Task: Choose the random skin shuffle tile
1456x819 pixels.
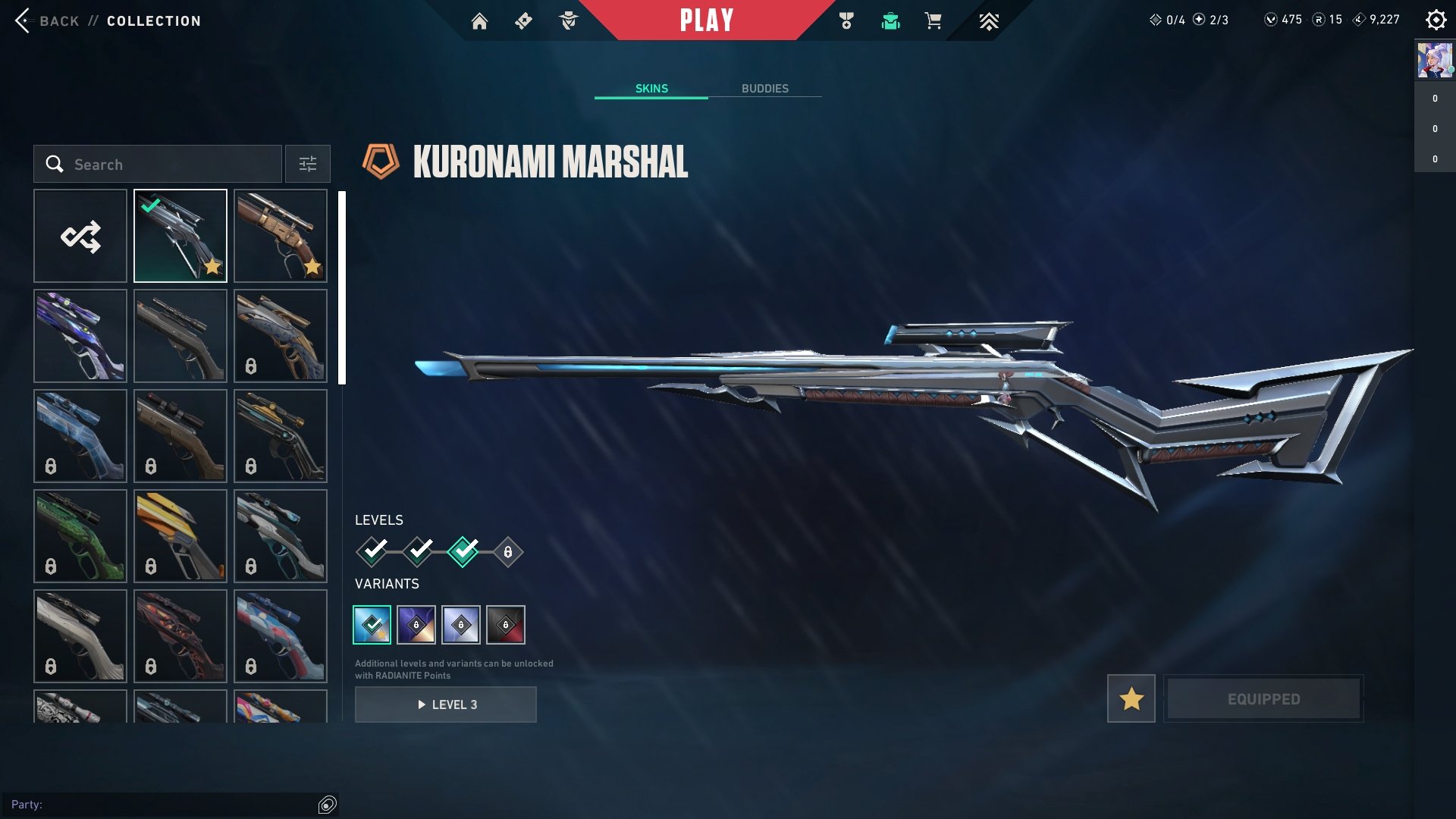Action: [80, 236]
